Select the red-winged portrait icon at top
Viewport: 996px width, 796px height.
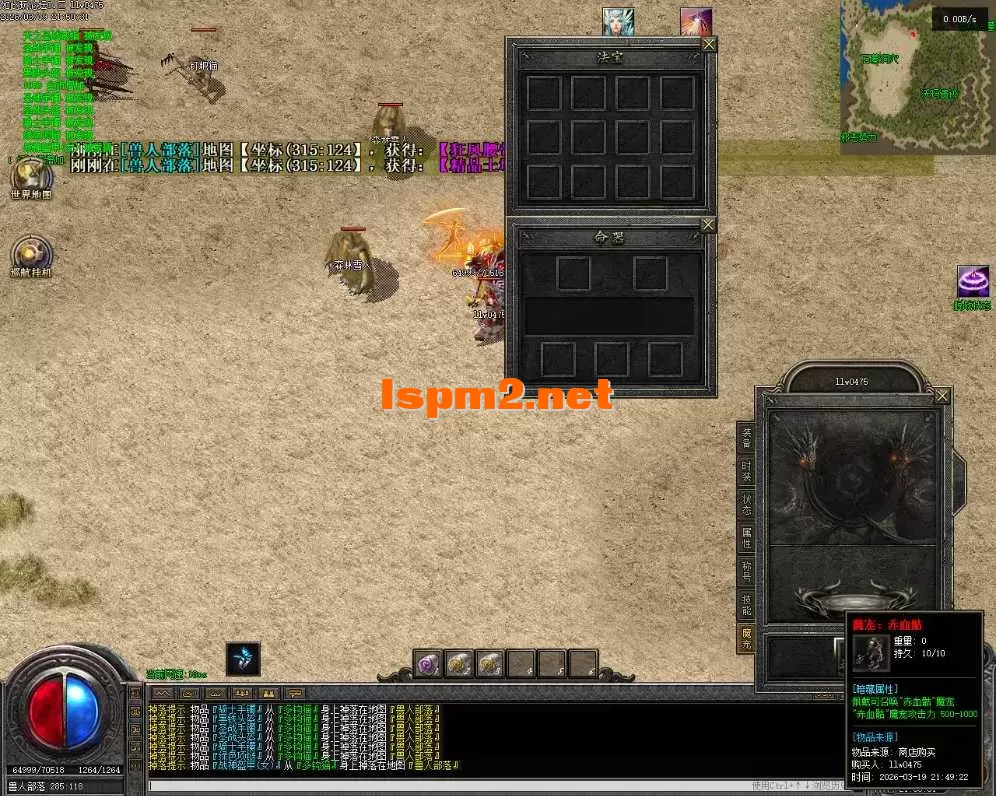pos(696,22)
